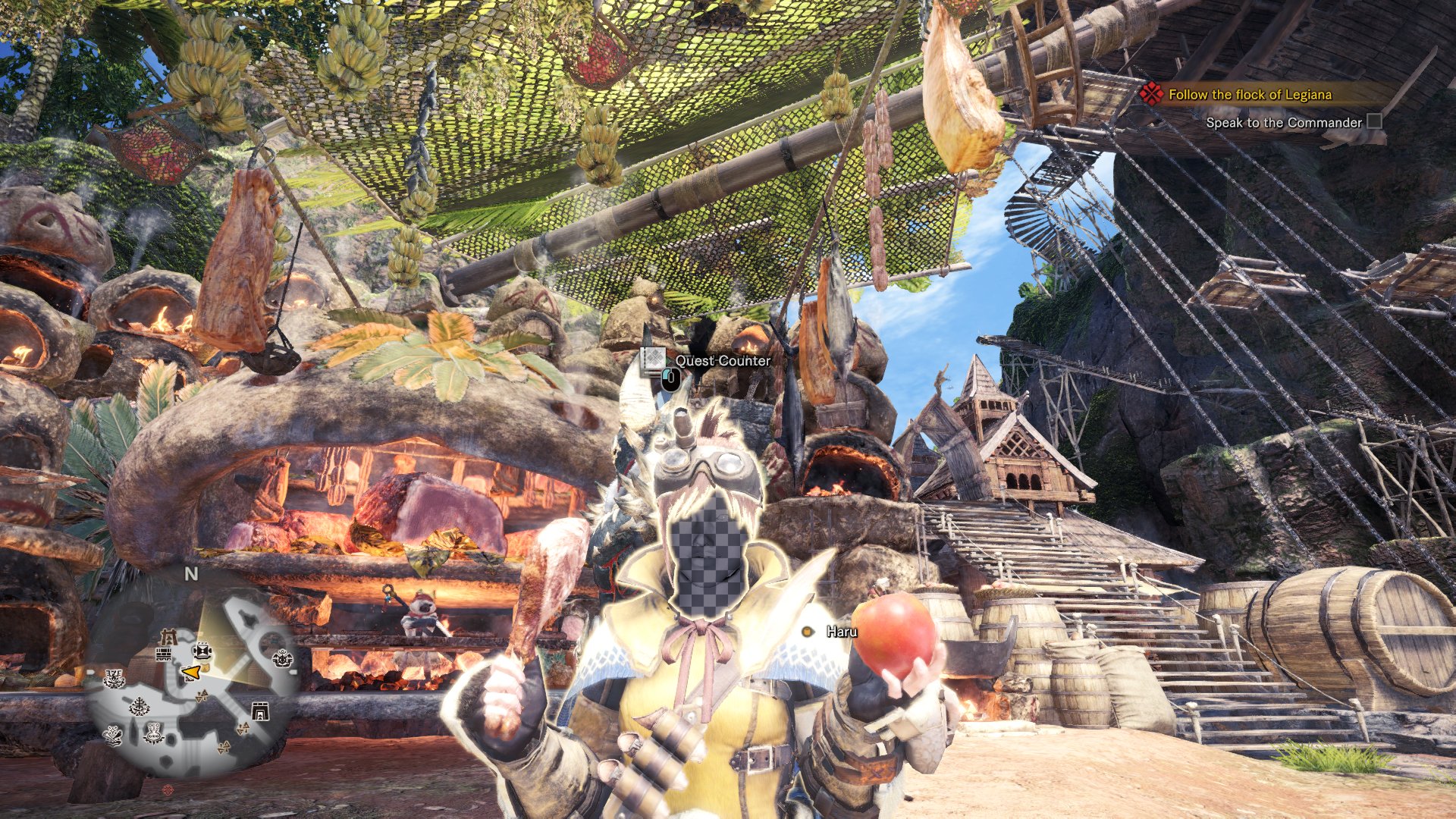Choose the gate archway marker on minimap
The width and height of the screenshot is (1456, 819).
(260, 711)
